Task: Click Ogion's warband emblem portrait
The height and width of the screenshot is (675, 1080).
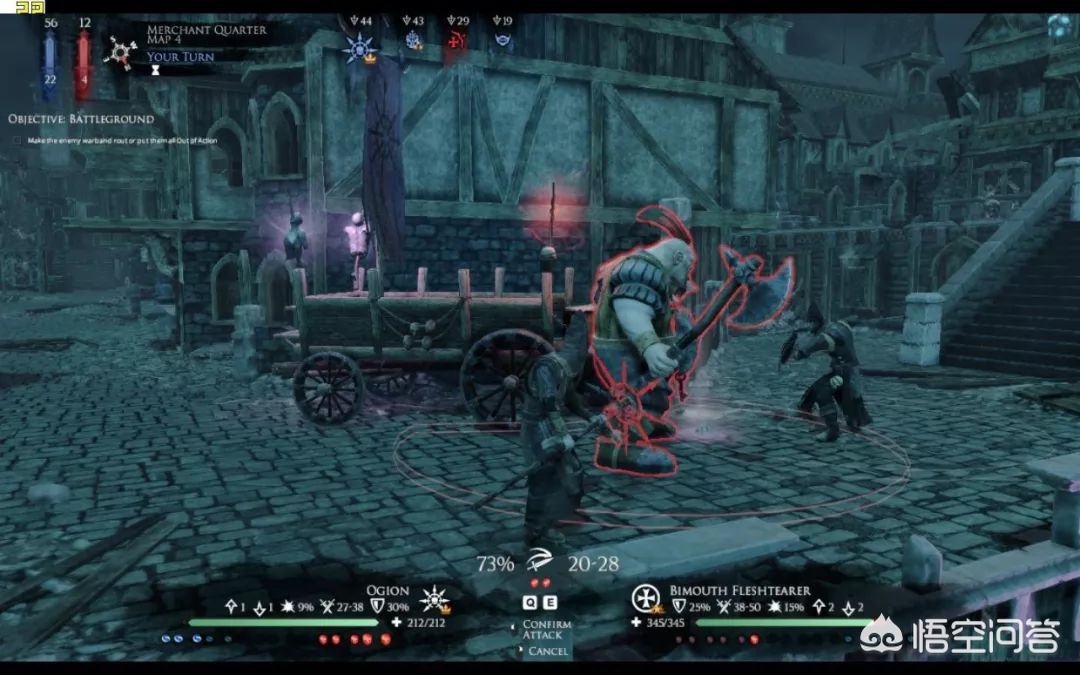Action: point(435,599)
